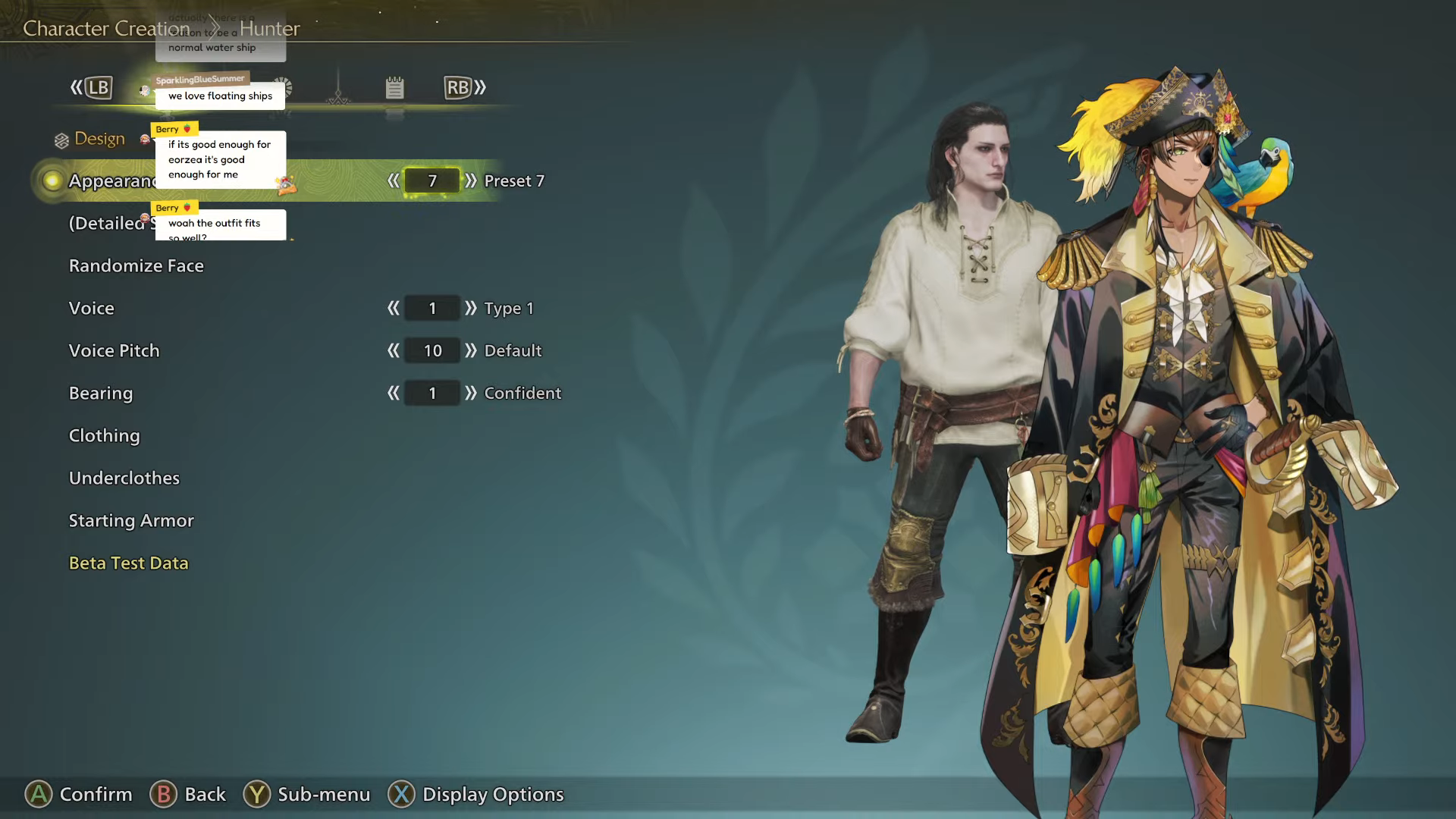This screenshot has width=1456, height=819.
Task: Raise the Voice Pitch value
Action: (471, 350)
